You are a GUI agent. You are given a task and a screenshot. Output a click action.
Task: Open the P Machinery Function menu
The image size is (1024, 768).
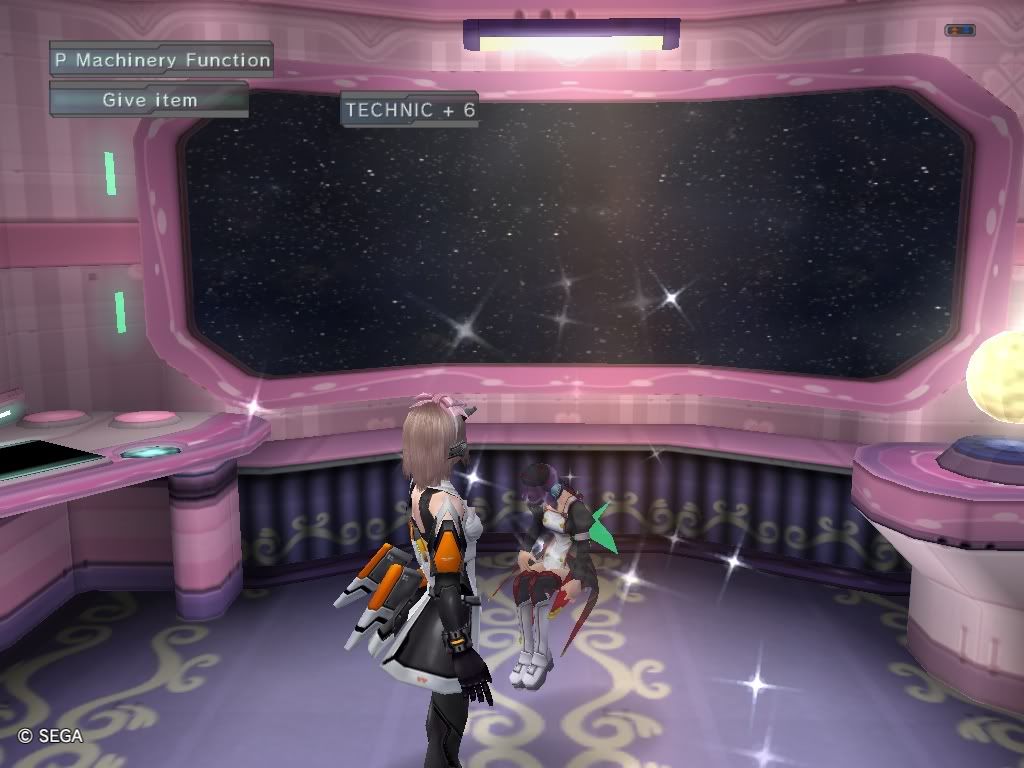pos(162,60)
